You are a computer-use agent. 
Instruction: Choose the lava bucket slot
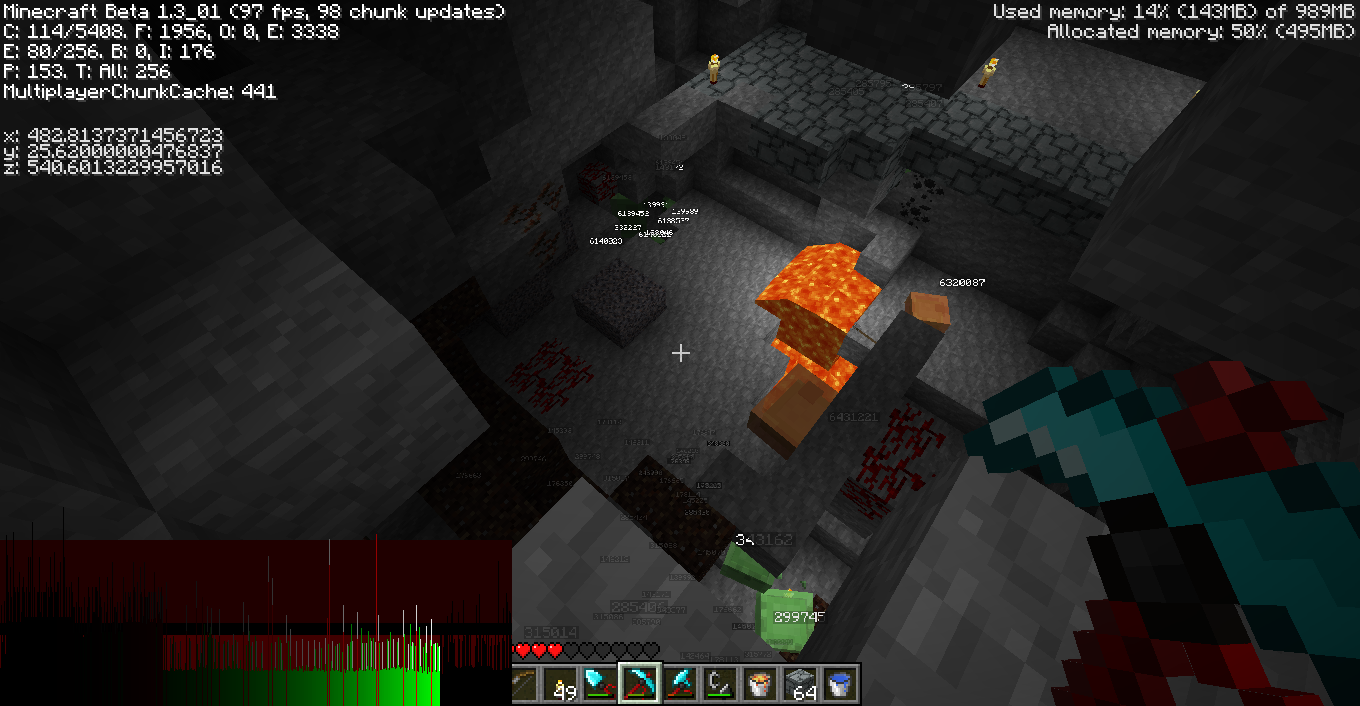coord(760,684)
